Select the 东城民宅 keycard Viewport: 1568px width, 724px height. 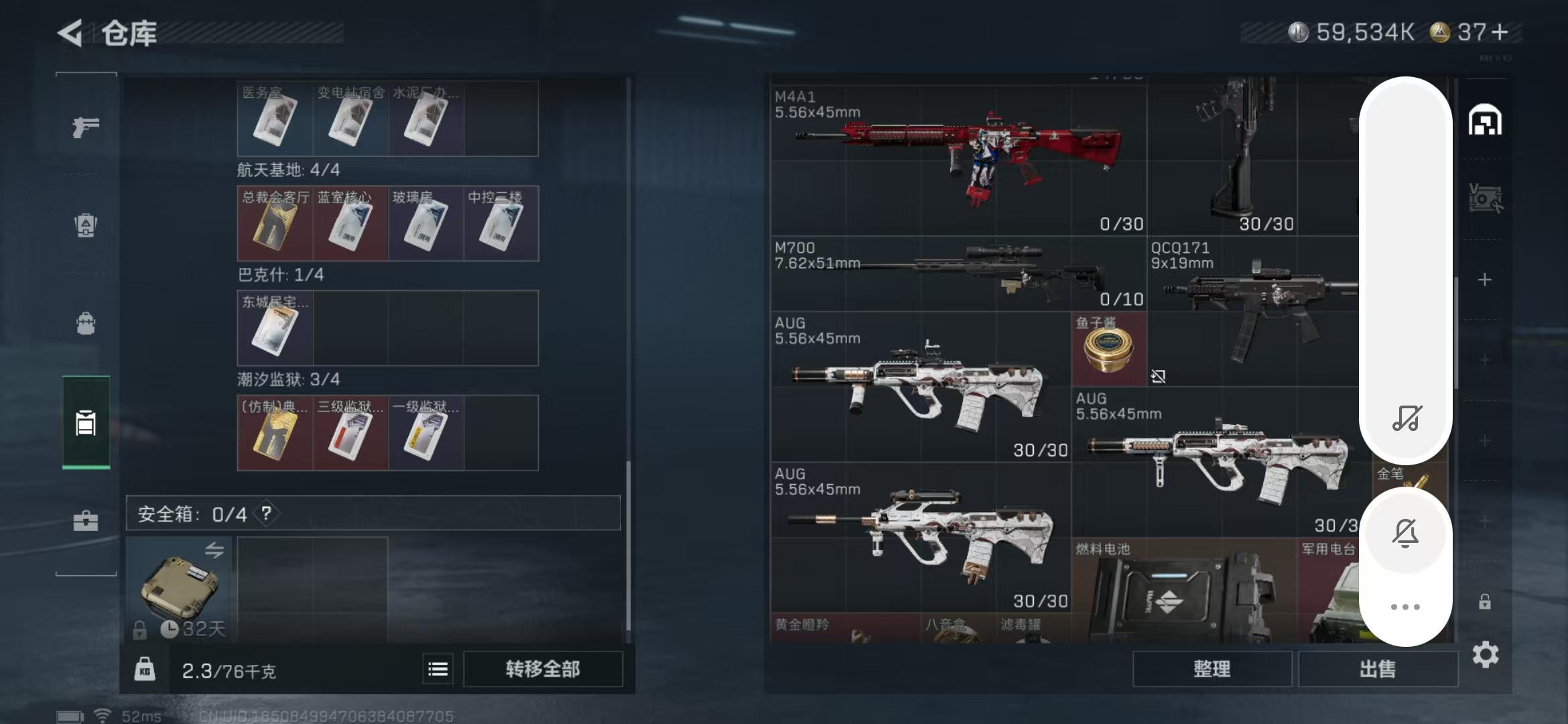coord(275,328)
